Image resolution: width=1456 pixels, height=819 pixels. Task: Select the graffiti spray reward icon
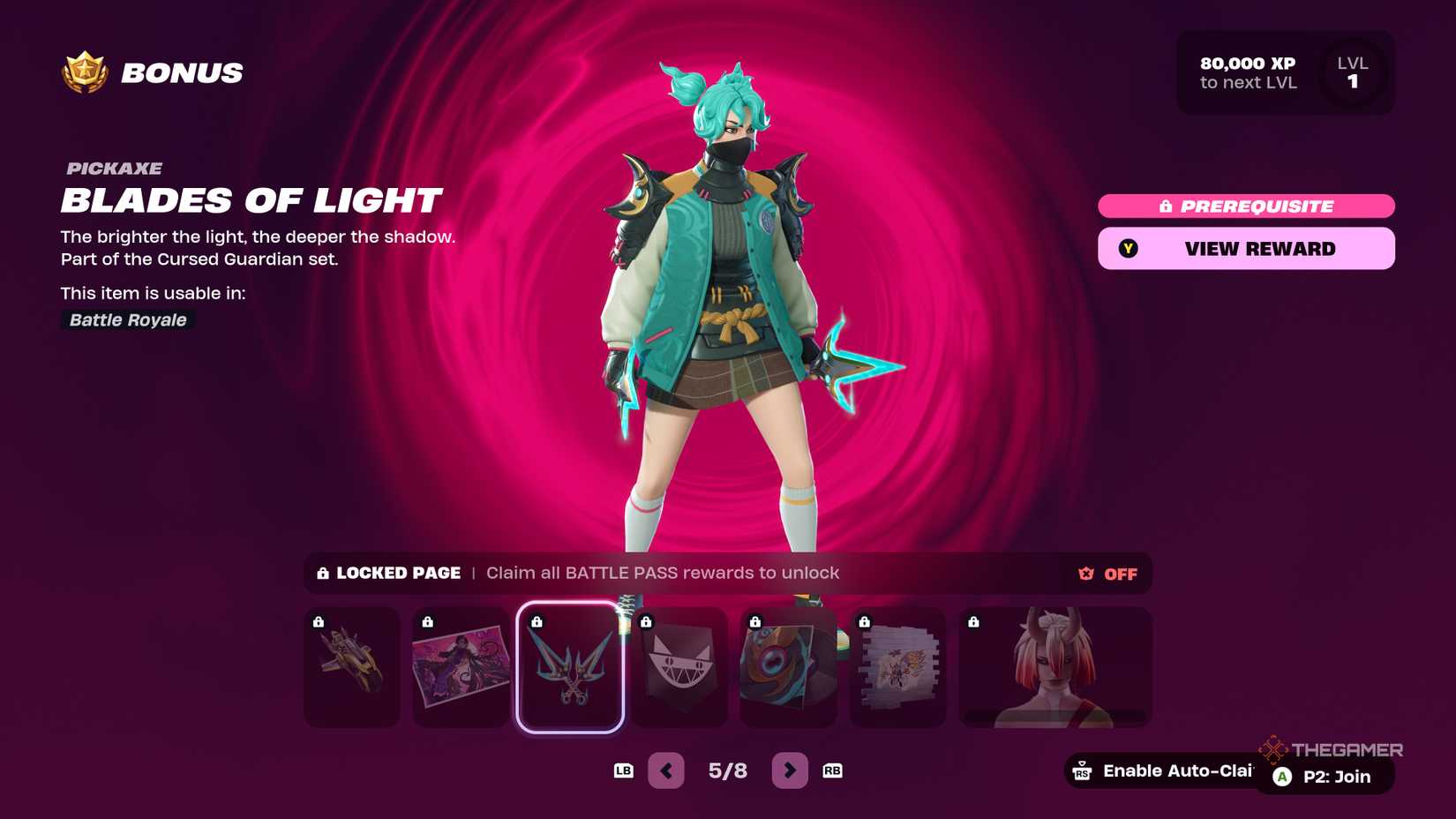click(x=897, y=668)
